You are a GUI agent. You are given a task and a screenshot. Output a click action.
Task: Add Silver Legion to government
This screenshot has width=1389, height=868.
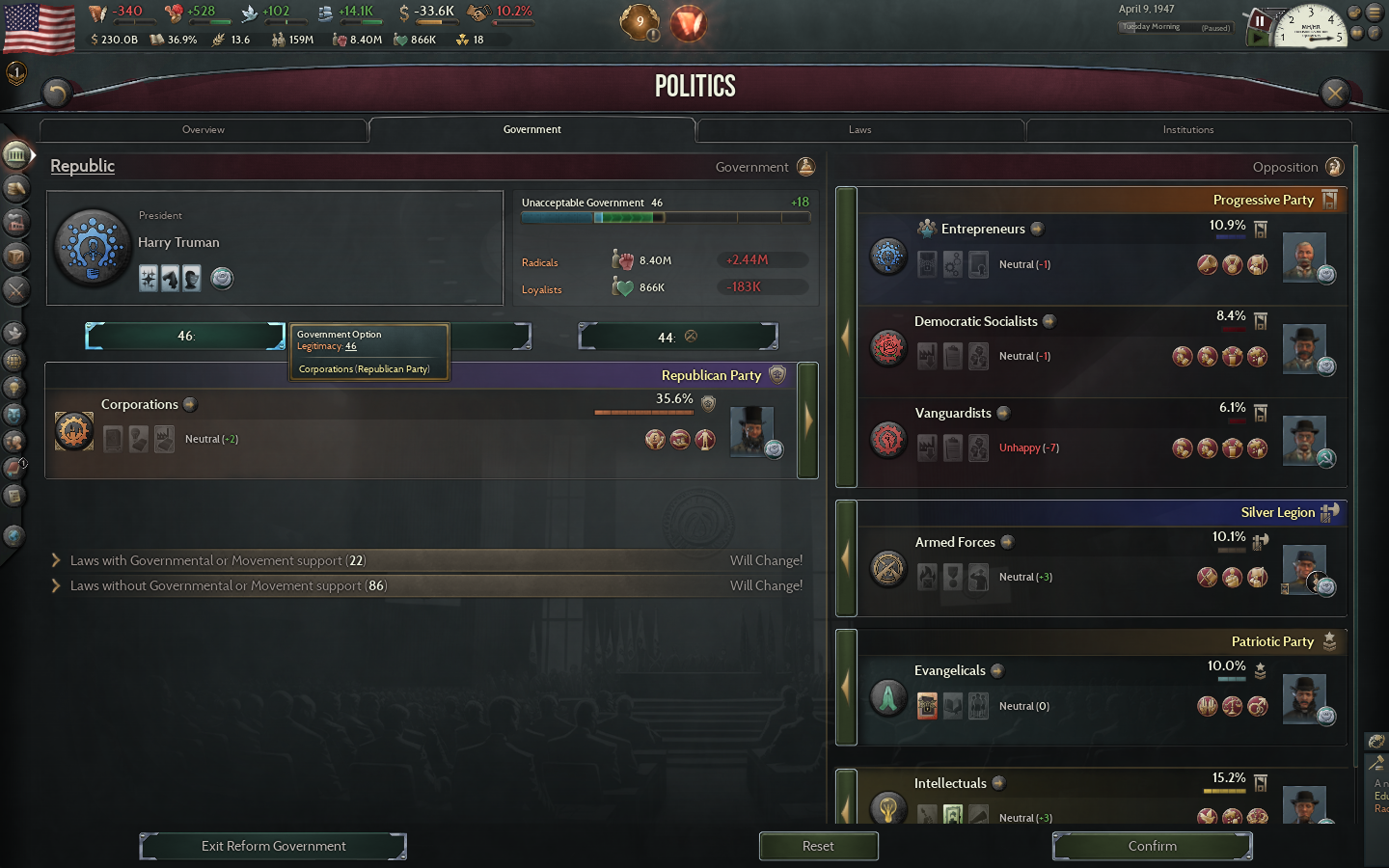846,557
